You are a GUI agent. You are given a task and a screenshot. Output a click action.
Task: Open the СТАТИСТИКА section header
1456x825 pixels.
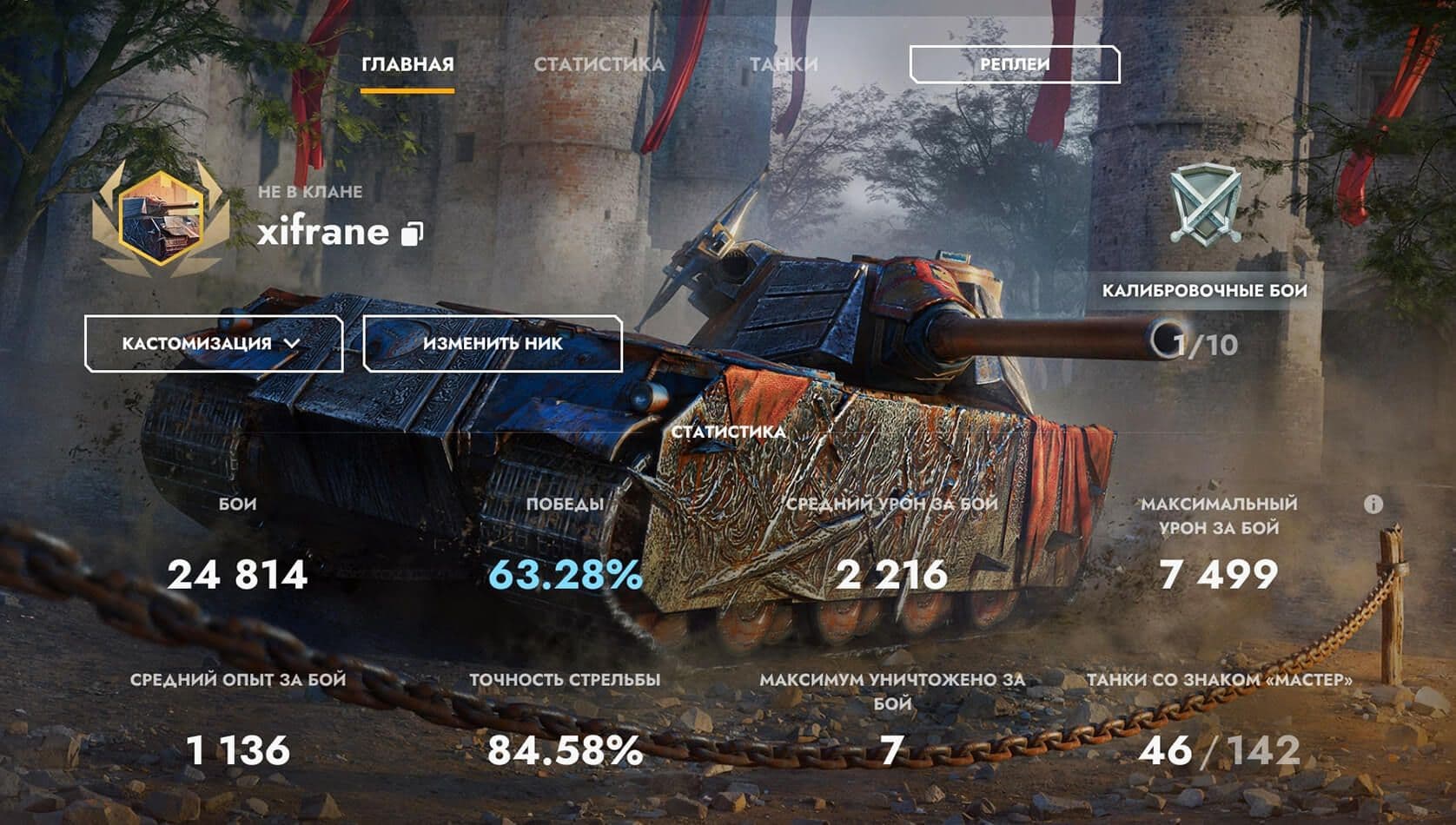(728, 430)
